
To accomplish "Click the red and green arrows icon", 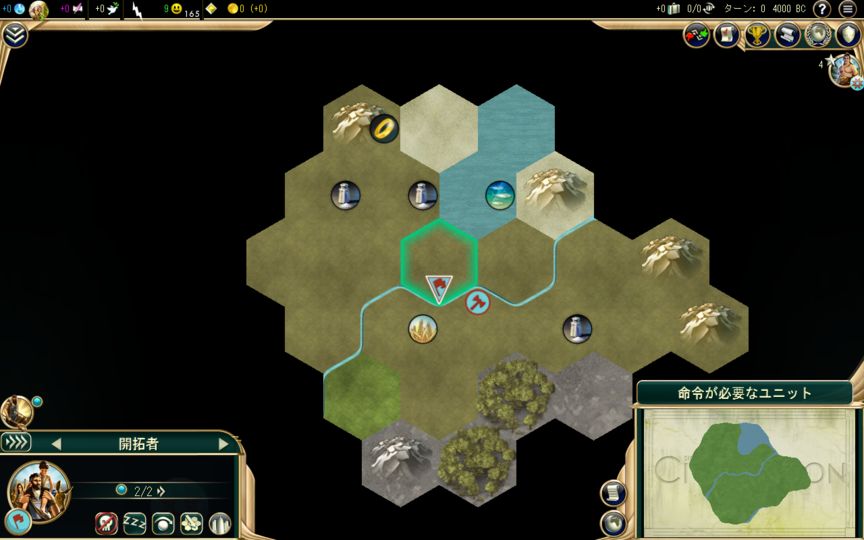I will point(696,36).
